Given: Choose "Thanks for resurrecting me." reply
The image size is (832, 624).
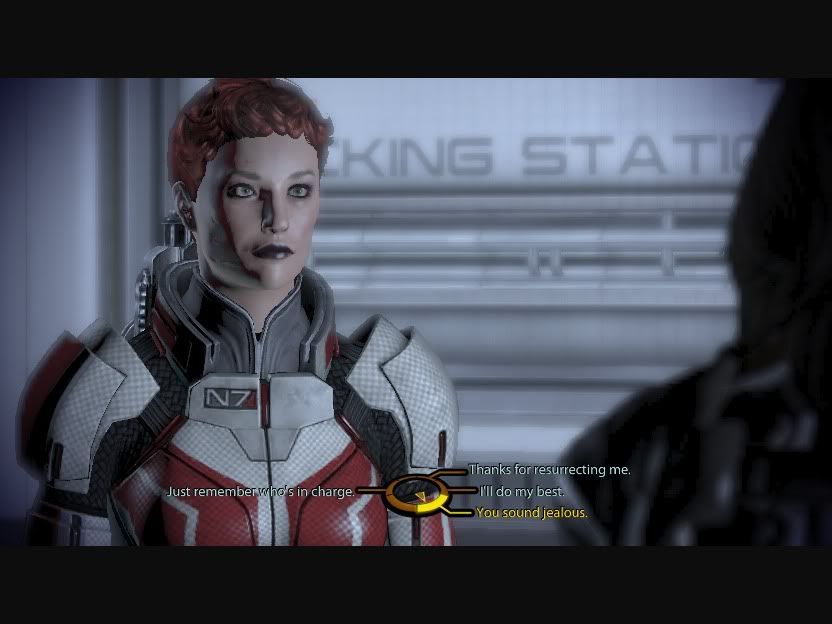Looking at the screenshot, I should (549, 470).
